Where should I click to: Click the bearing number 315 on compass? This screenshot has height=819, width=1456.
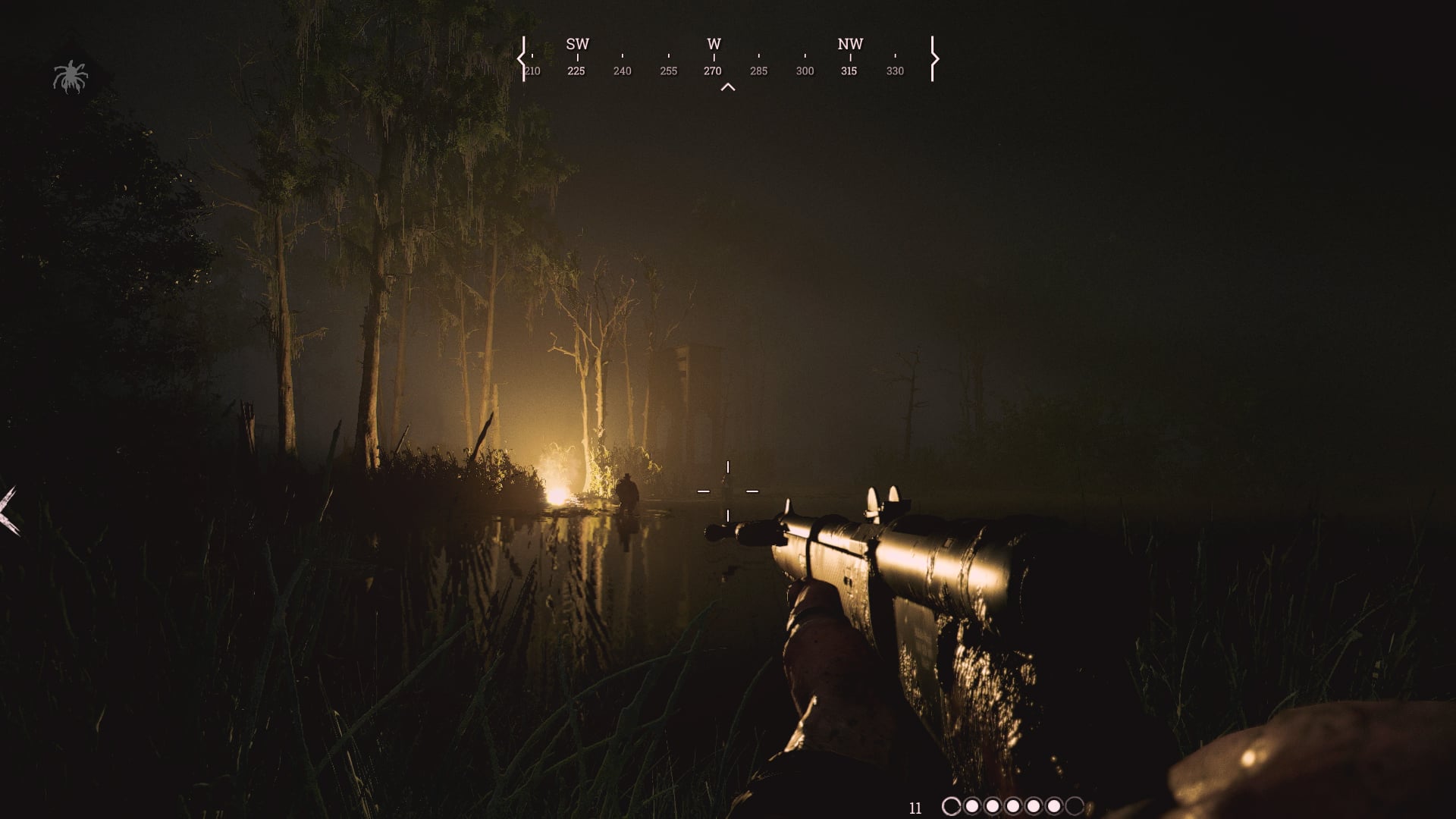849,71
